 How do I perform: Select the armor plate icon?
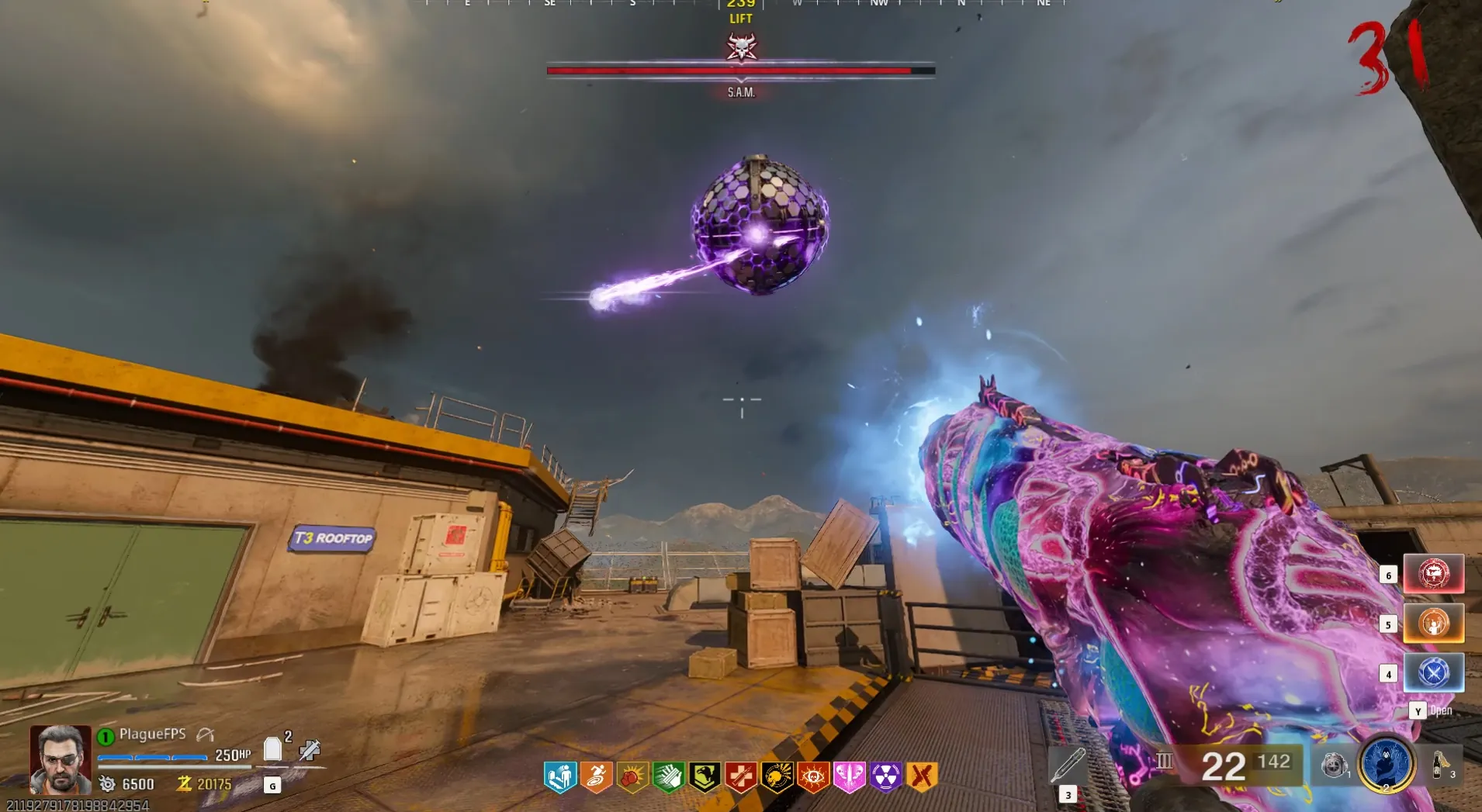[x=272, y=749]
